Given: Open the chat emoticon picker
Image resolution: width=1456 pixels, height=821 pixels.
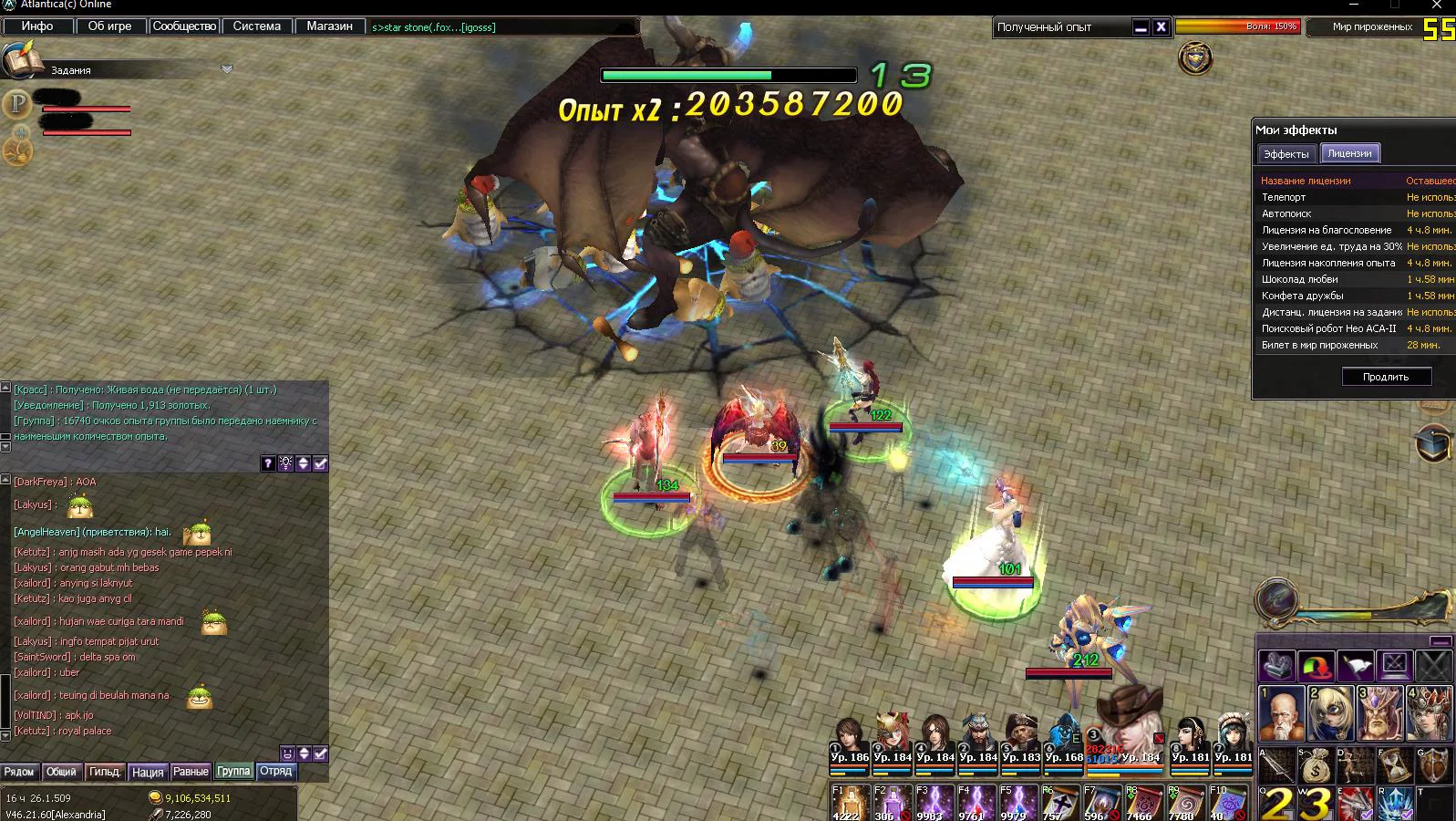Looking at the screenshot, I should click(287, 753).
